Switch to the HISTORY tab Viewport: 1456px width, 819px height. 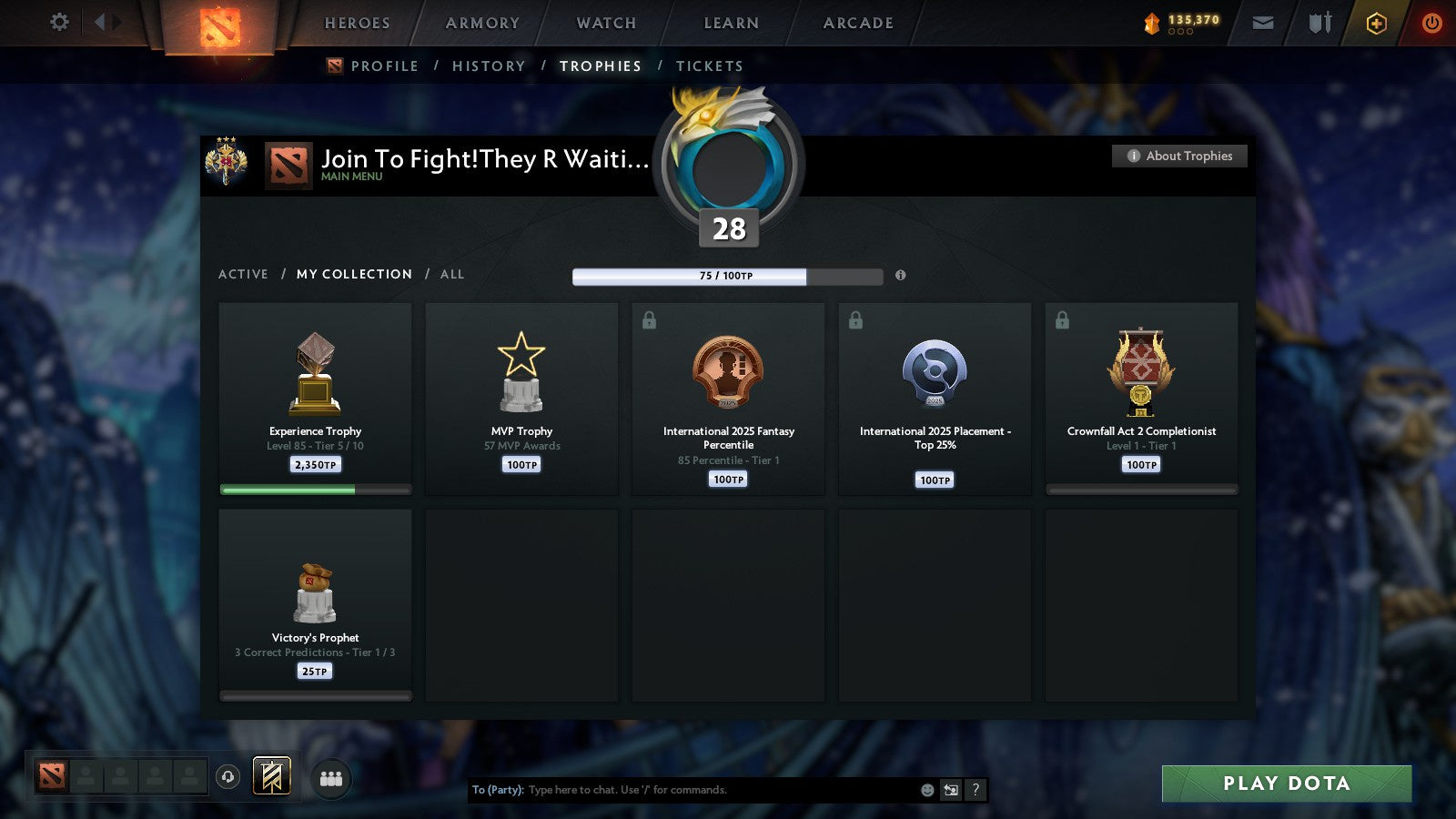pyautogui.click(x=490, y=66)
